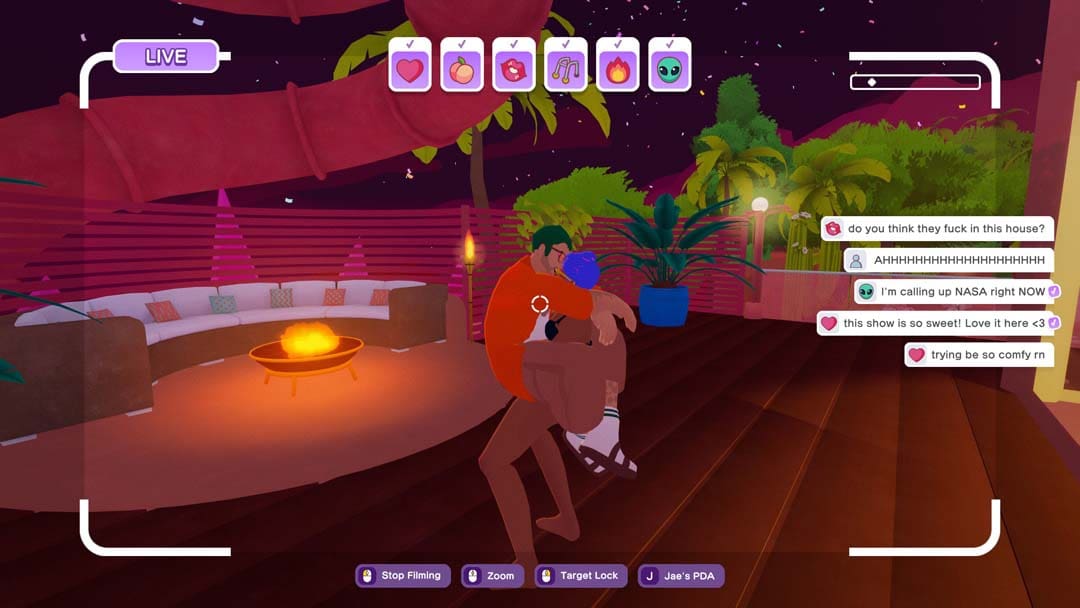Choose the green alien topic card
This screenshot has width=1080, height=608.
[x=670, y=68]
